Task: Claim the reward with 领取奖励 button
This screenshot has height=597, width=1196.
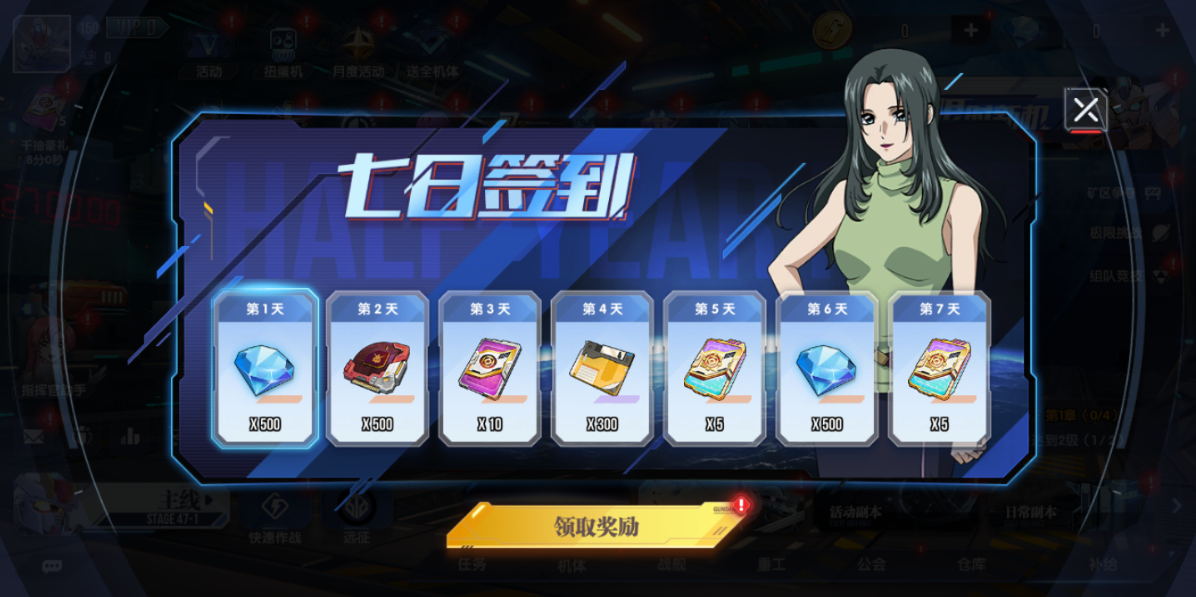Action: tap(597, 525)
